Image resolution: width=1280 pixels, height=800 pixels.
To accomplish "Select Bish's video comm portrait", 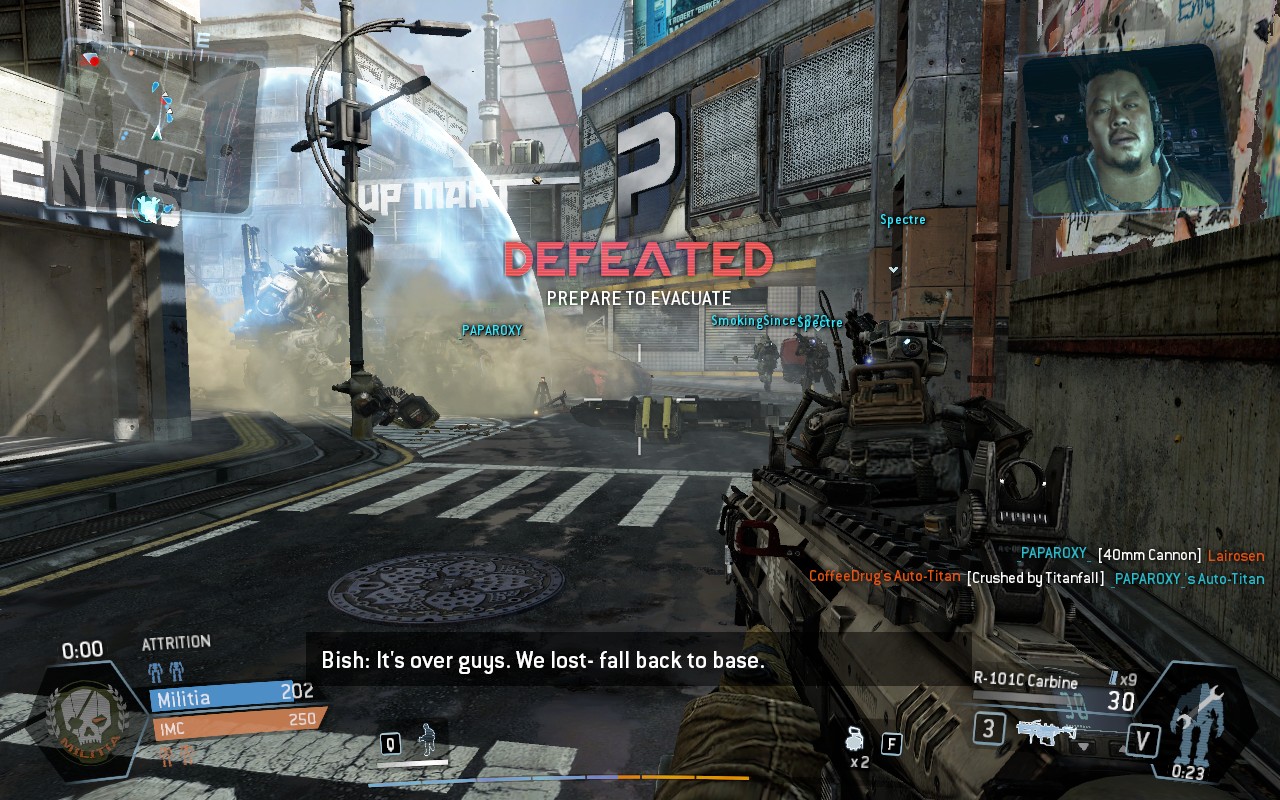I will 1125,132.
